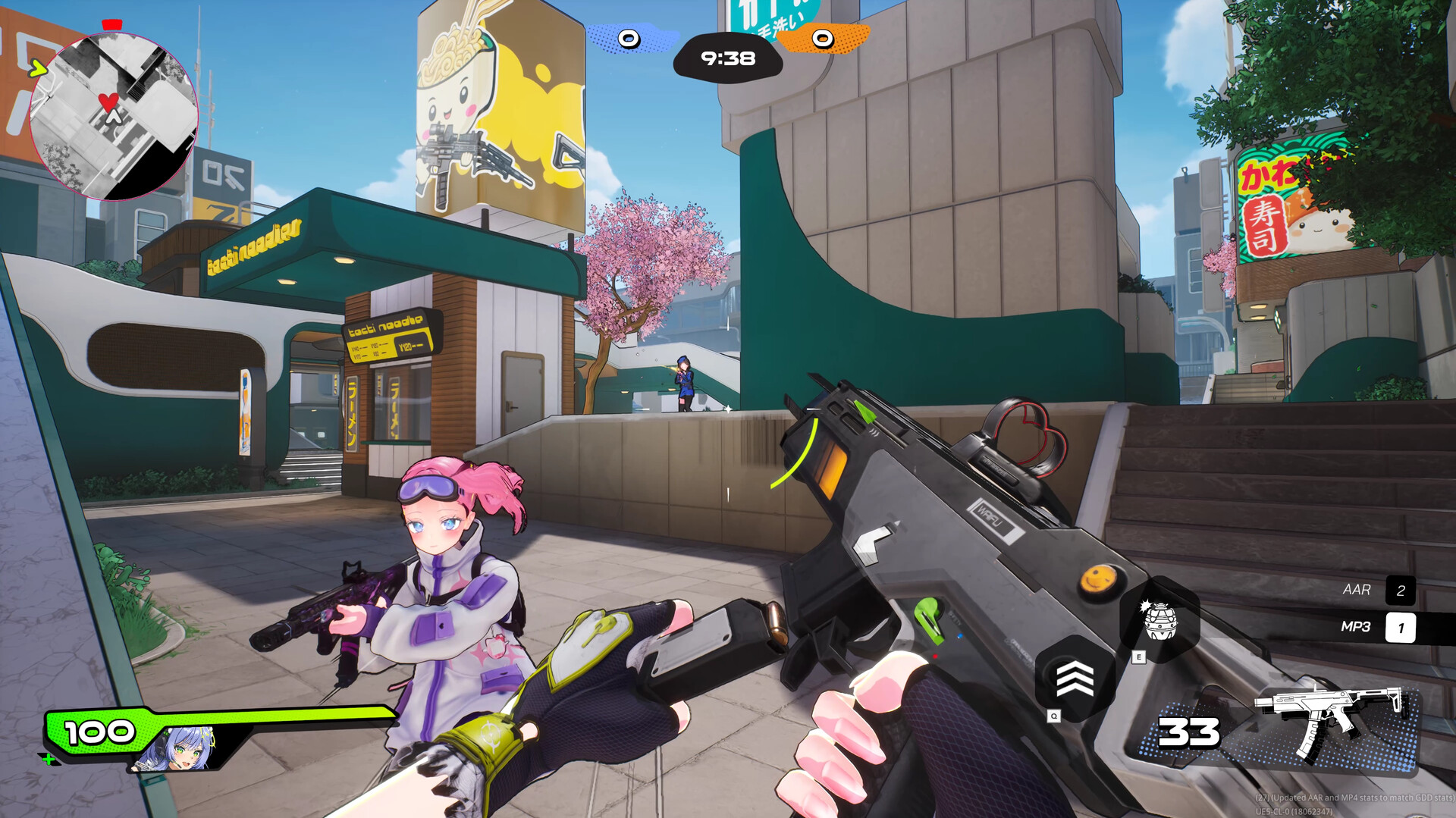Select the AAR weapon slot
This screenshot has height=818, width=1456.
point(1378,590)
